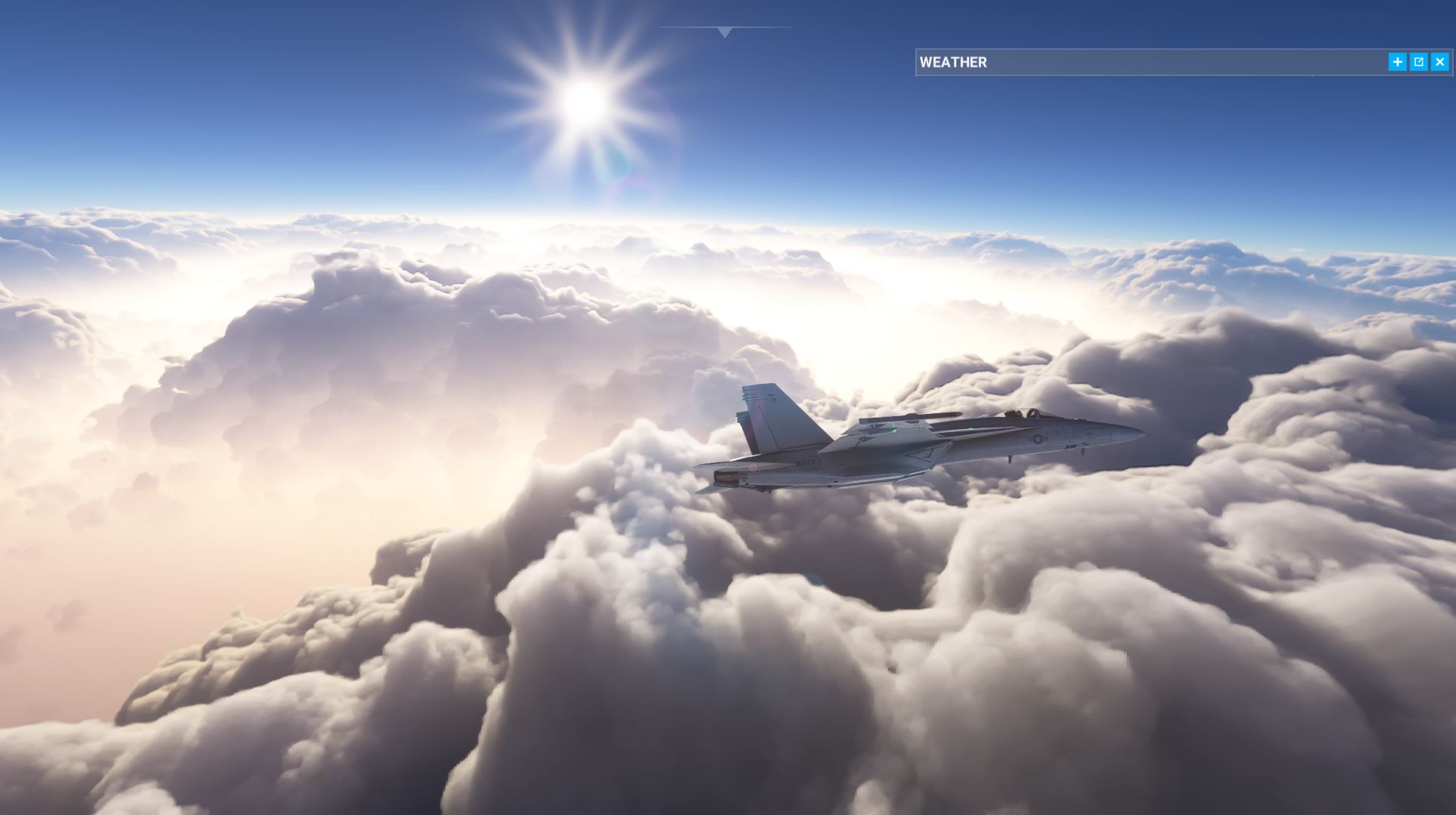Close the Weather panel
Screen dimensions: 1456x815
pos(1439,61)
